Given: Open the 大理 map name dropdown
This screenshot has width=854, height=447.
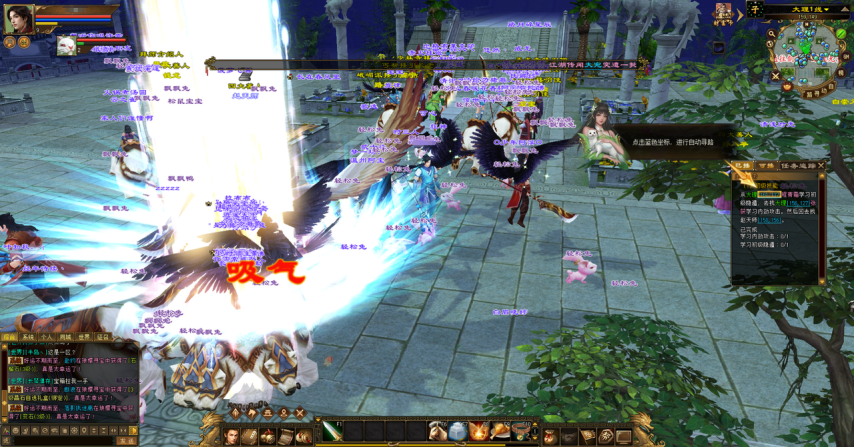Looking at the screenshot, I should pyautogui.click(x=802, y=9).
